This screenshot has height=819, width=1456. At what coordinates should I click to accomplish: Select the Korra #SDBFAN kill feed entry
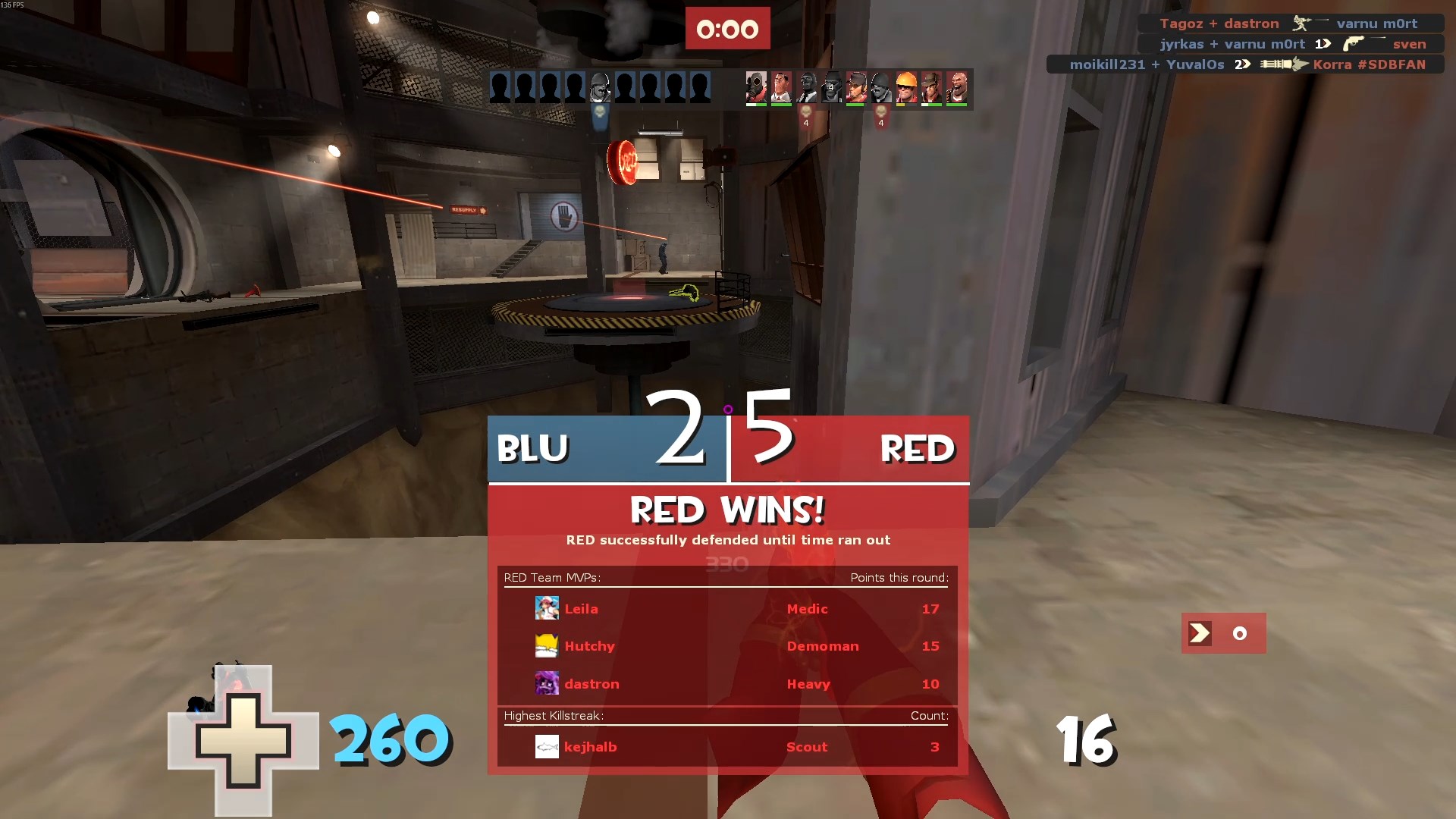1245,64
